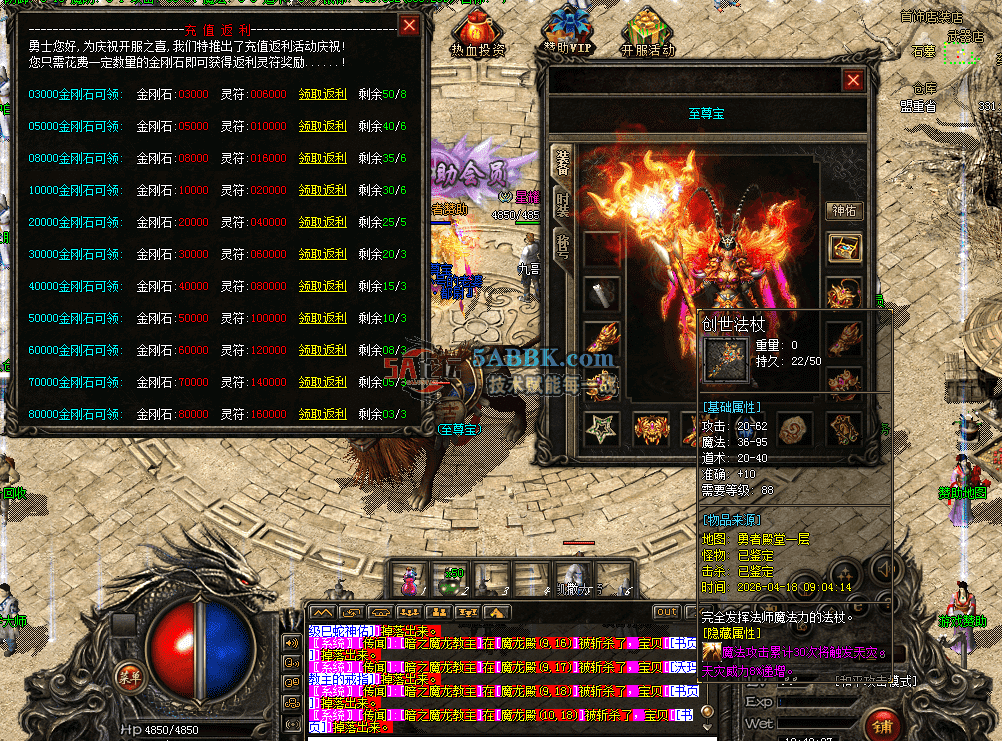Claim the 03000 diamond rebate
The height and width of the screenshot is (741, 1002).
pos(323,95)
